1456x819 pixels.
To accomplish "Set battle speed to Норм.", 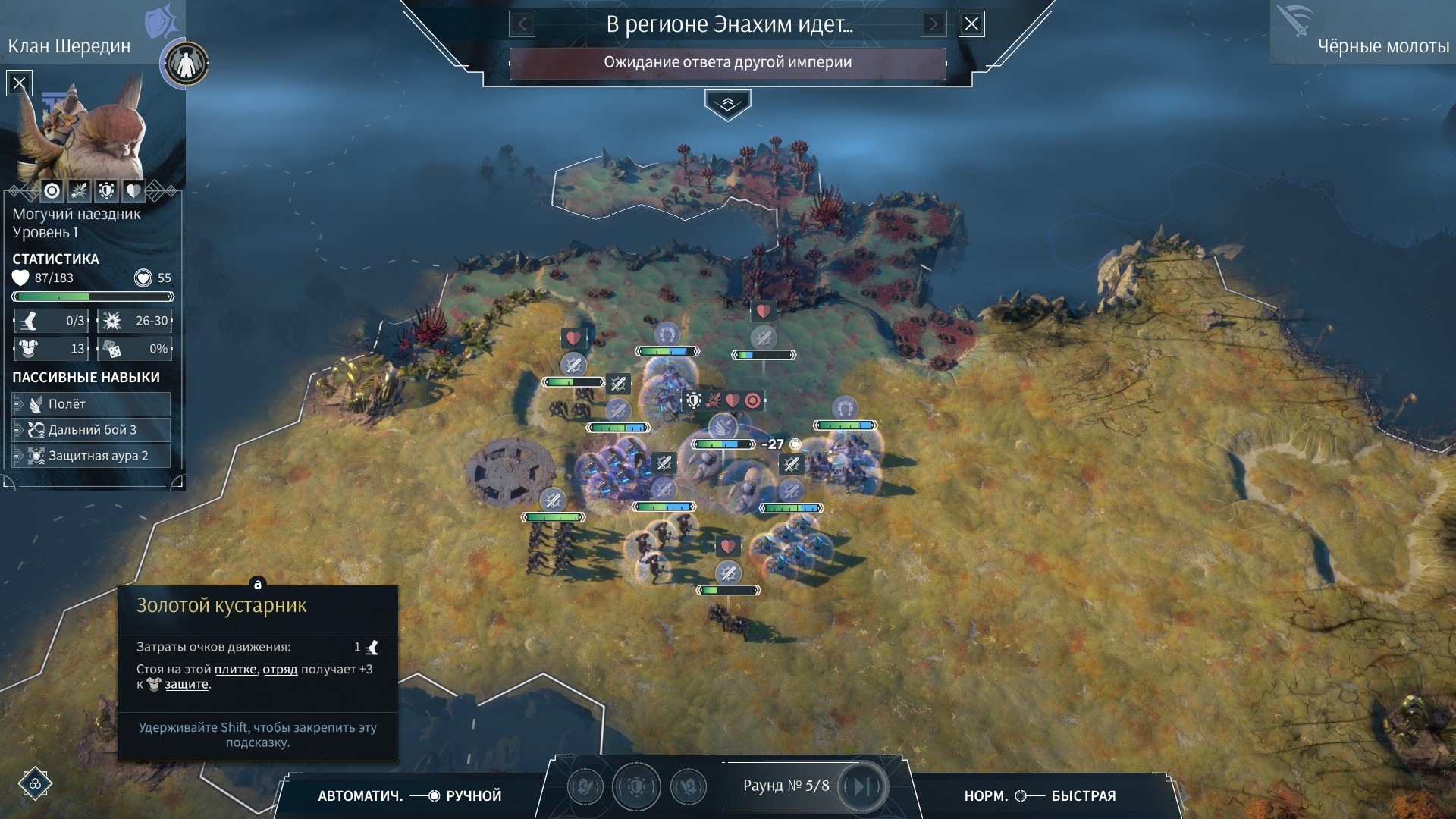I will 985,795.
